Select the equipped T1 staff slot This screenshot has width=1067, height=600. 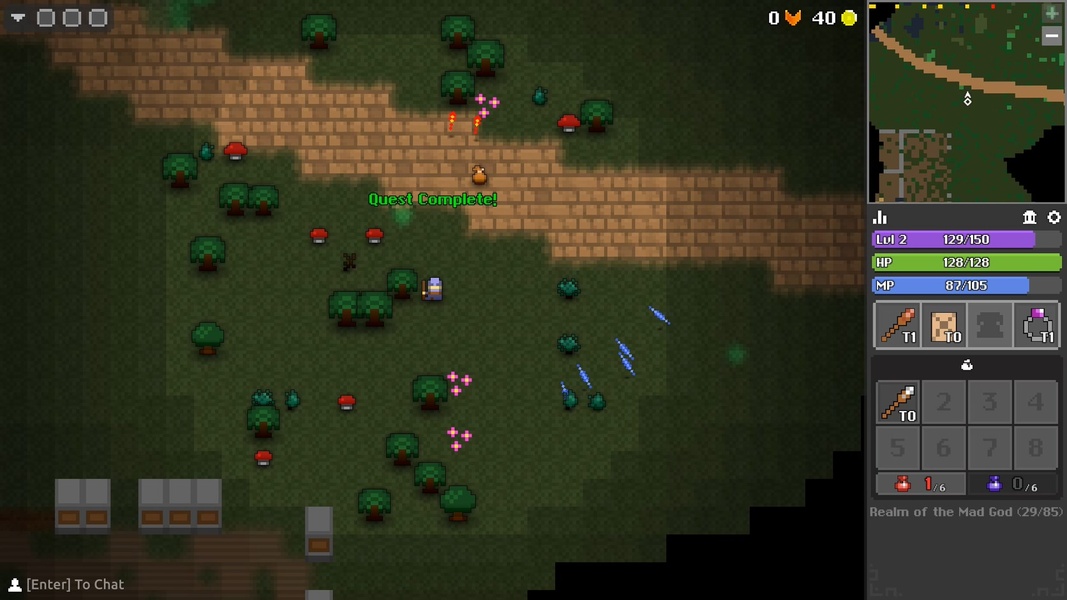897,325
